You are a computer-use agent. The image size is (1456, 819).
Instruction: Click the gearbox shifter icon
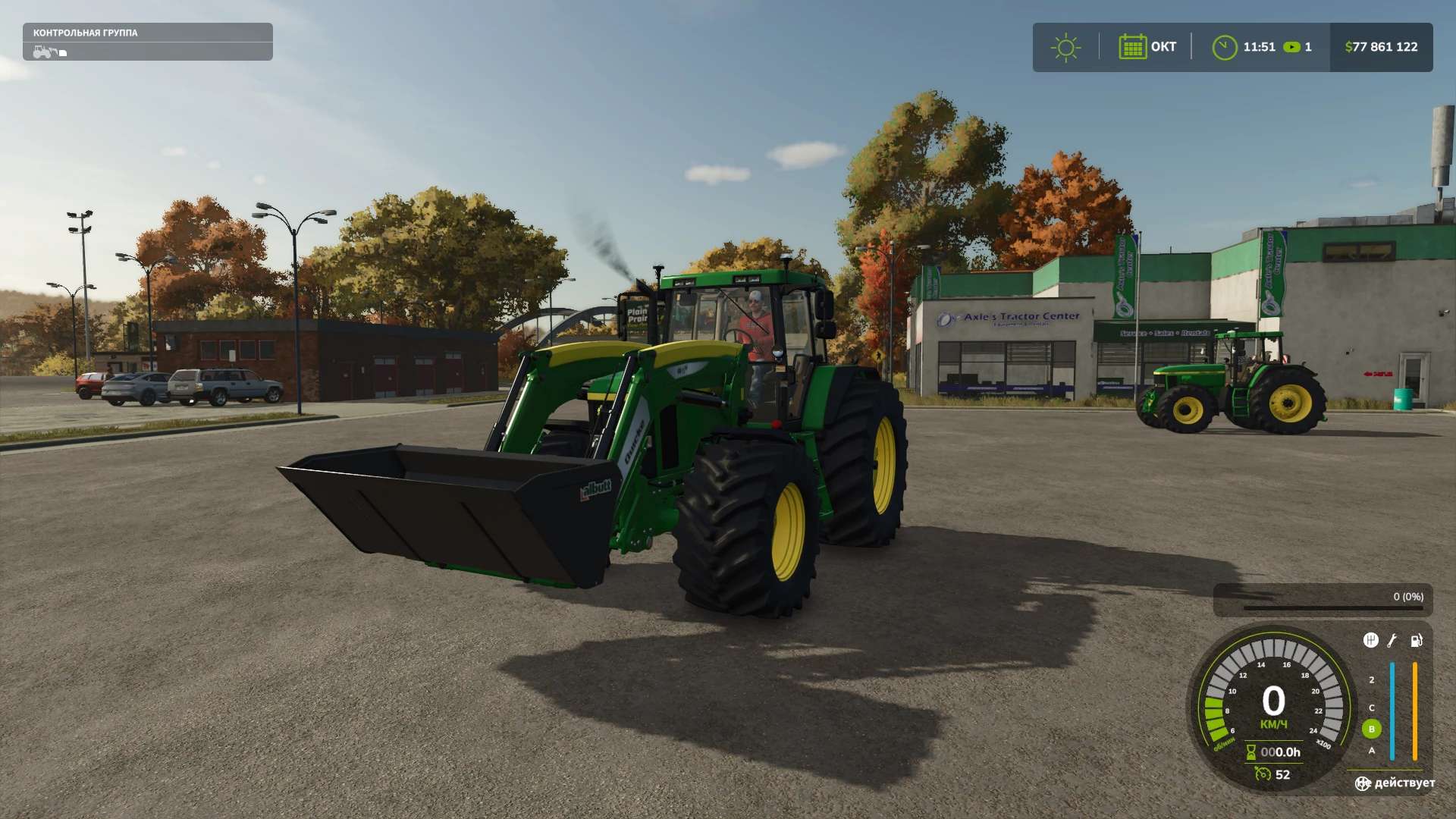1370,640
